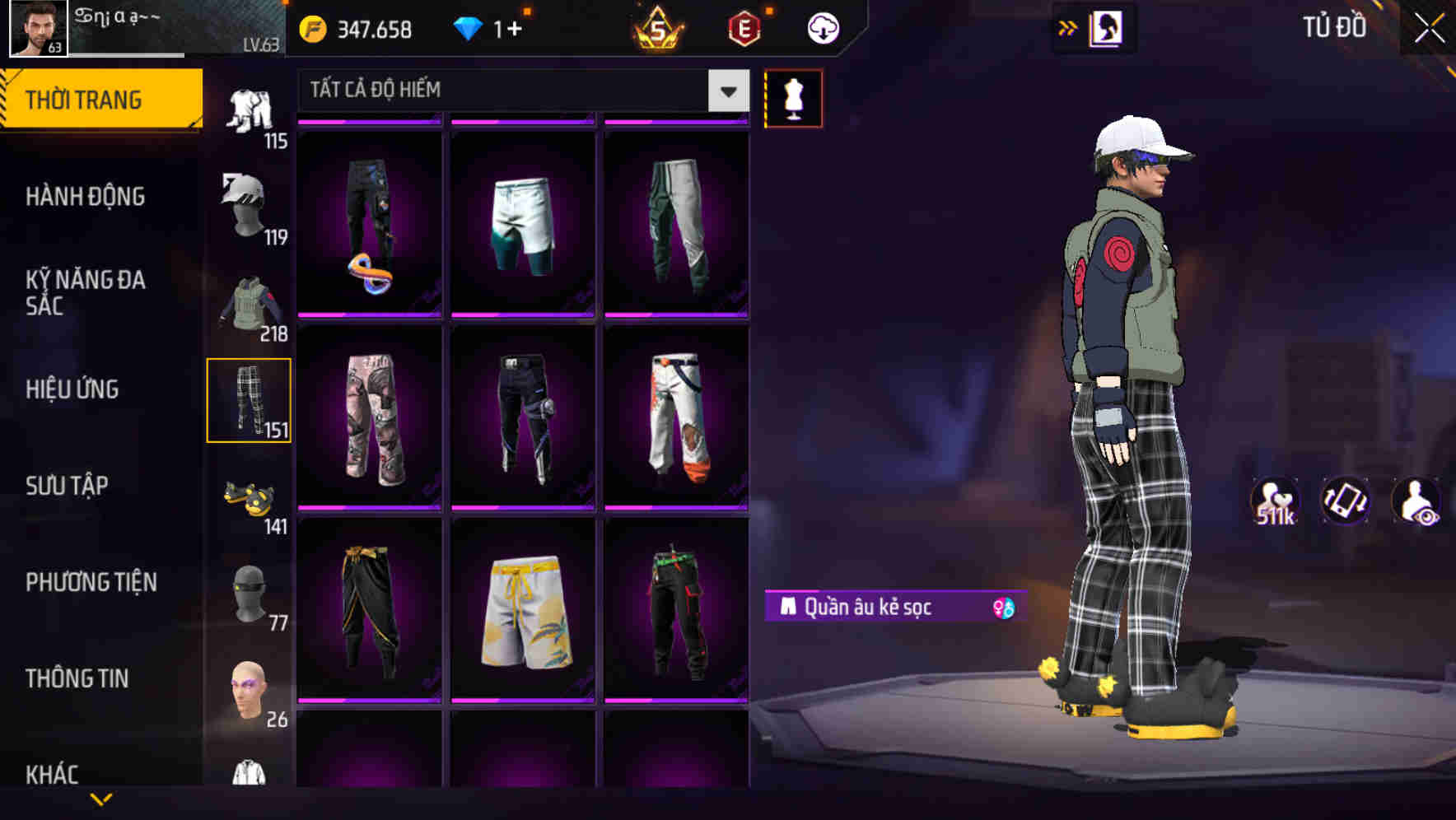Click the double-arrow expander near top right
Viewport: 1456px width, 820px height.
click(x=1066, y=27)
